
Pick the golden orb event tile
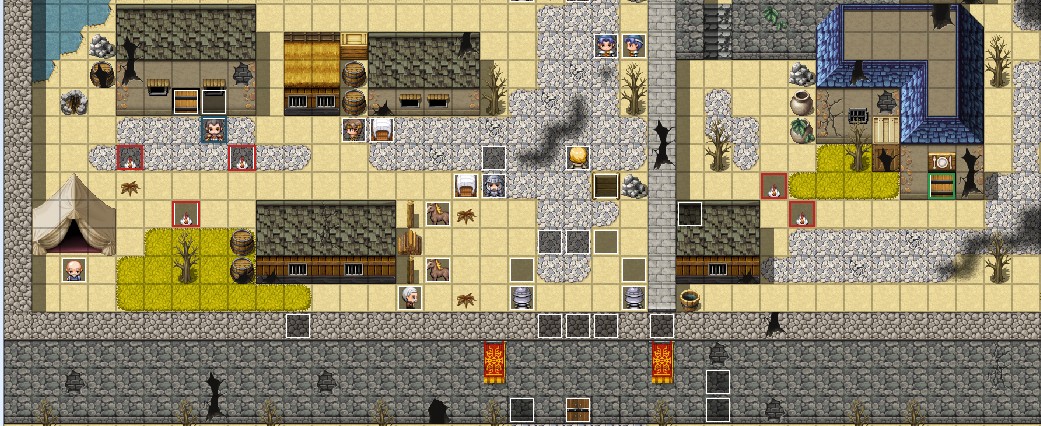(577, 157)
